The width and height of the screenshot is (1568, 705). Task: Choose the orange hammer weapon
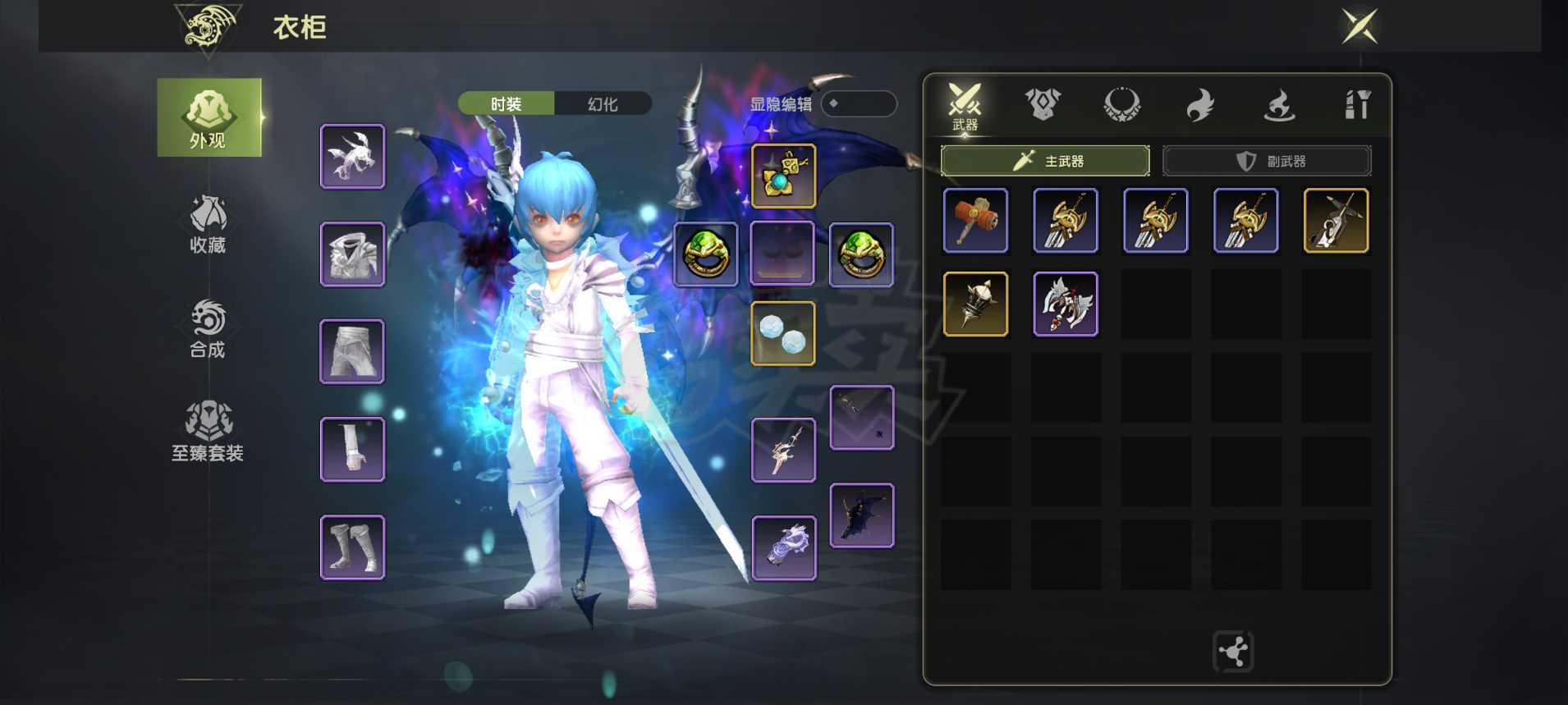tap(975, 221)
